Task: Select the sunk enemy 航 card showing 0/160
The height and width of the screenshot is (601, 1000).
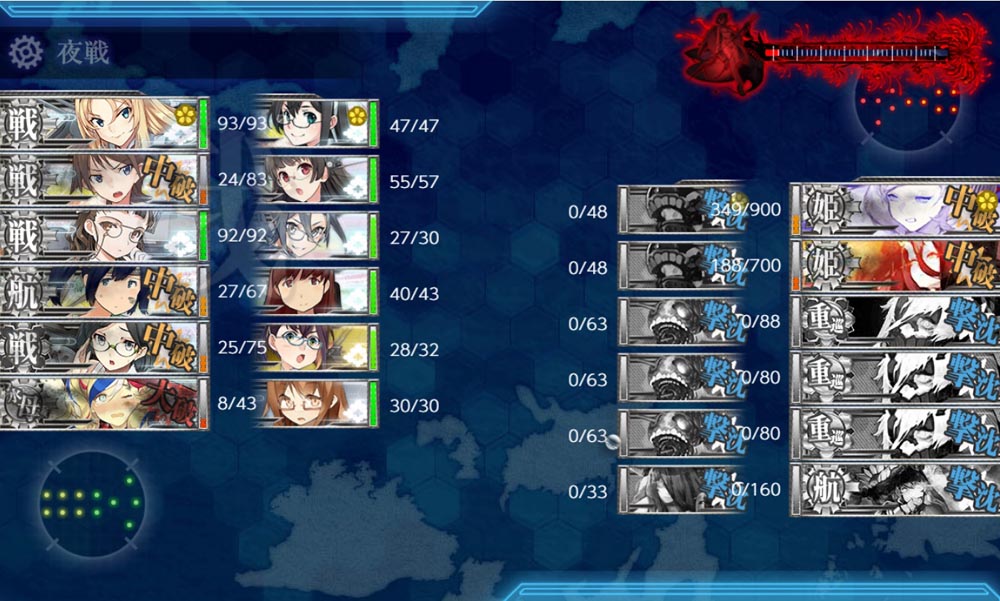Action: [895, 490]
